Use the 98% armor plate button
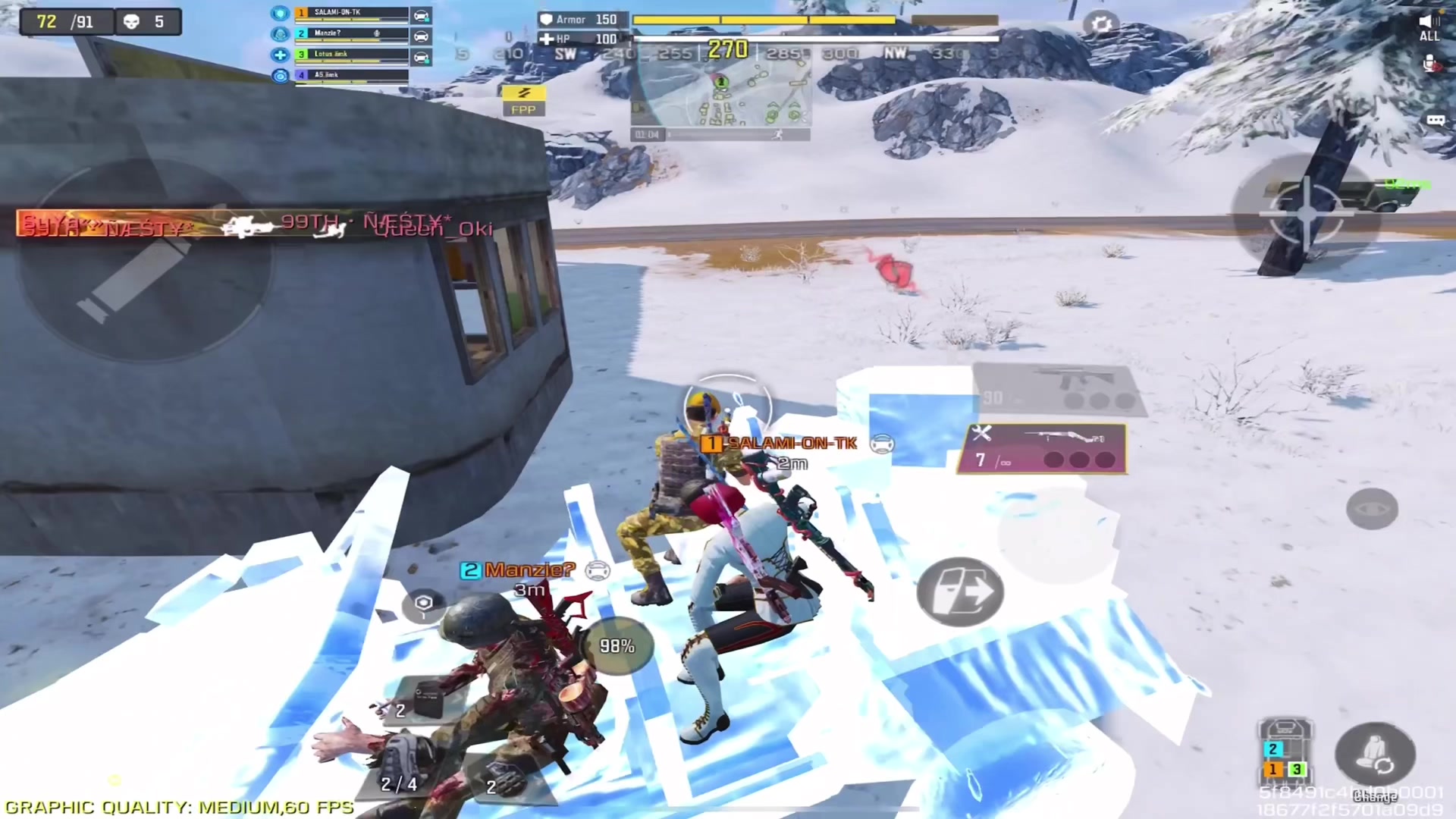1456x819 pixels. pyautogui.click(x=617, y=646)
